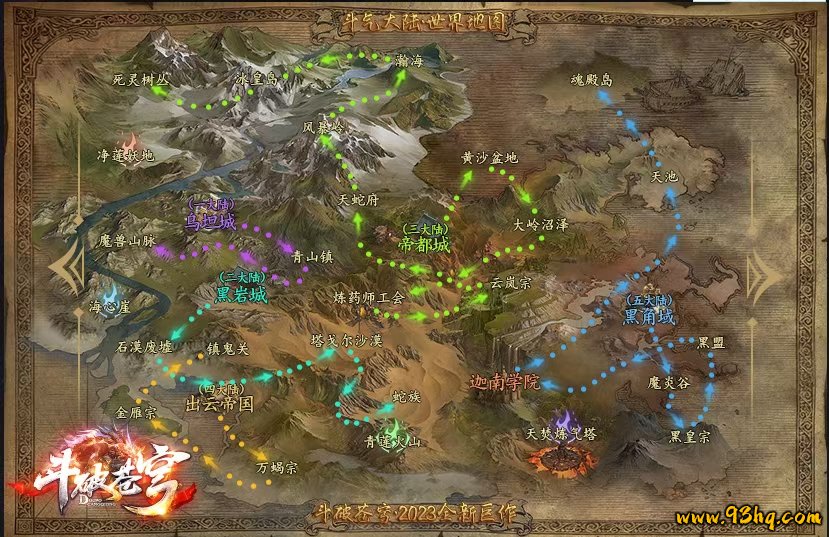This screenshot has width=829, height=537.
Task: Choose the 炼药师工会 marker
Action: pyautogui.click(x=369, y=297)
